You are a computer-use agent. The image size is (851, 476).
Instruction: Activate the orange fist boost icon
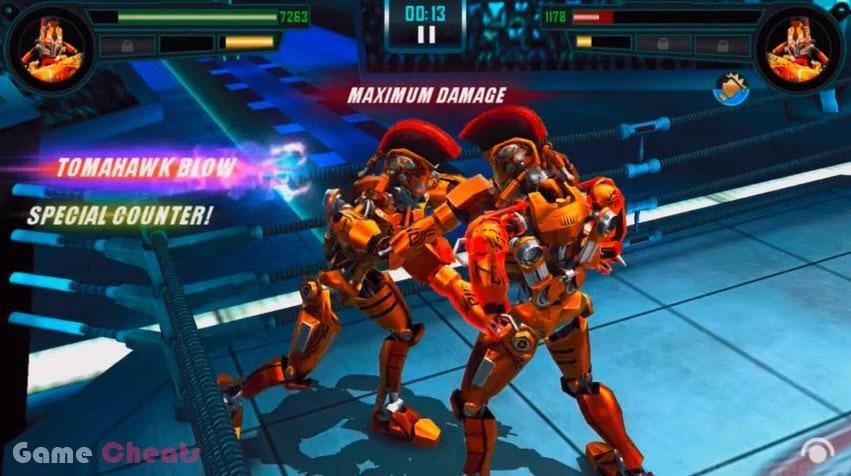pos(731,89)
